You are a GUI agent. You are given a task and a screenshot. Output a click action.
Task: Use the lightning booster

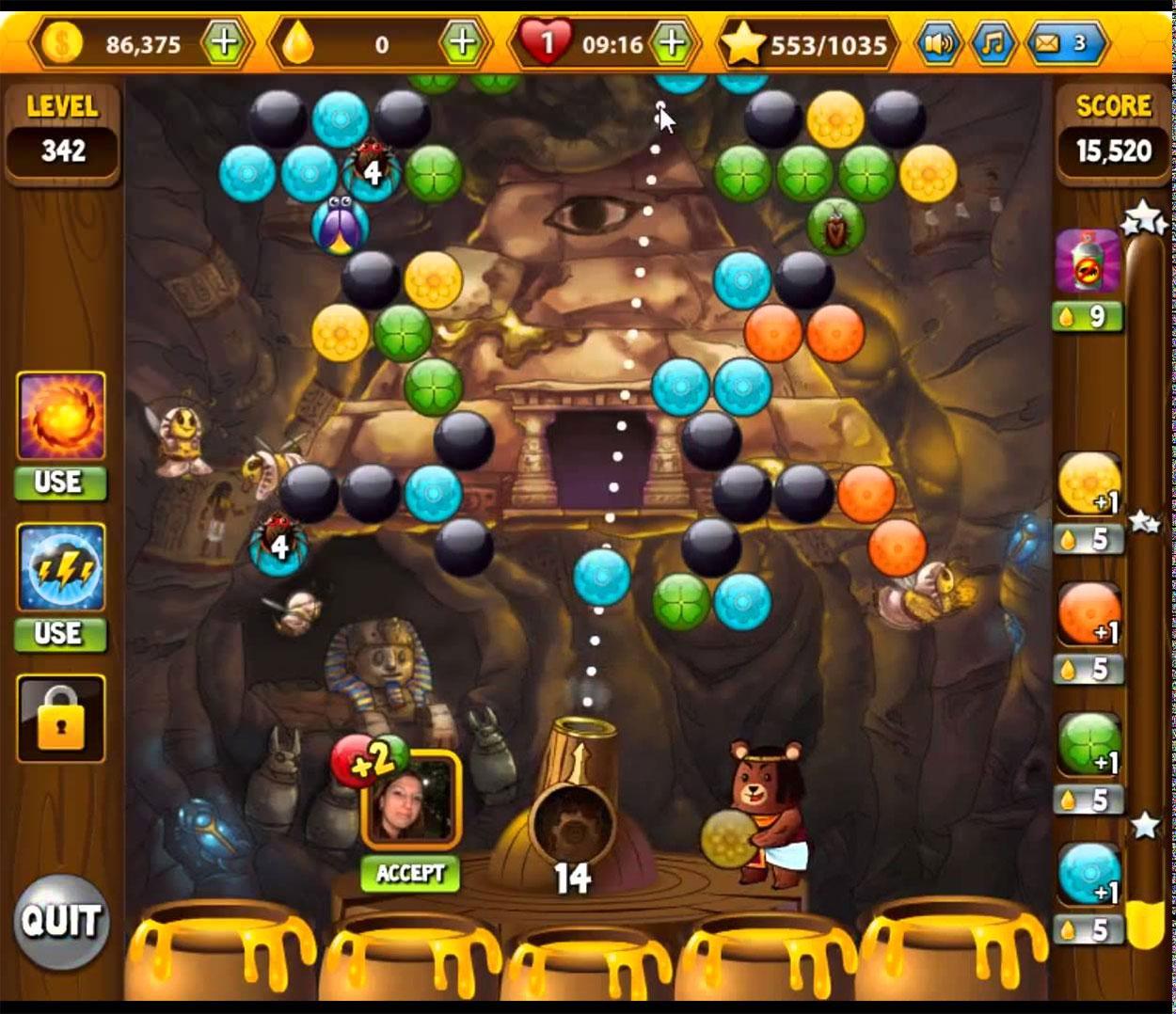pyautogui.click(x=60, y=634)
